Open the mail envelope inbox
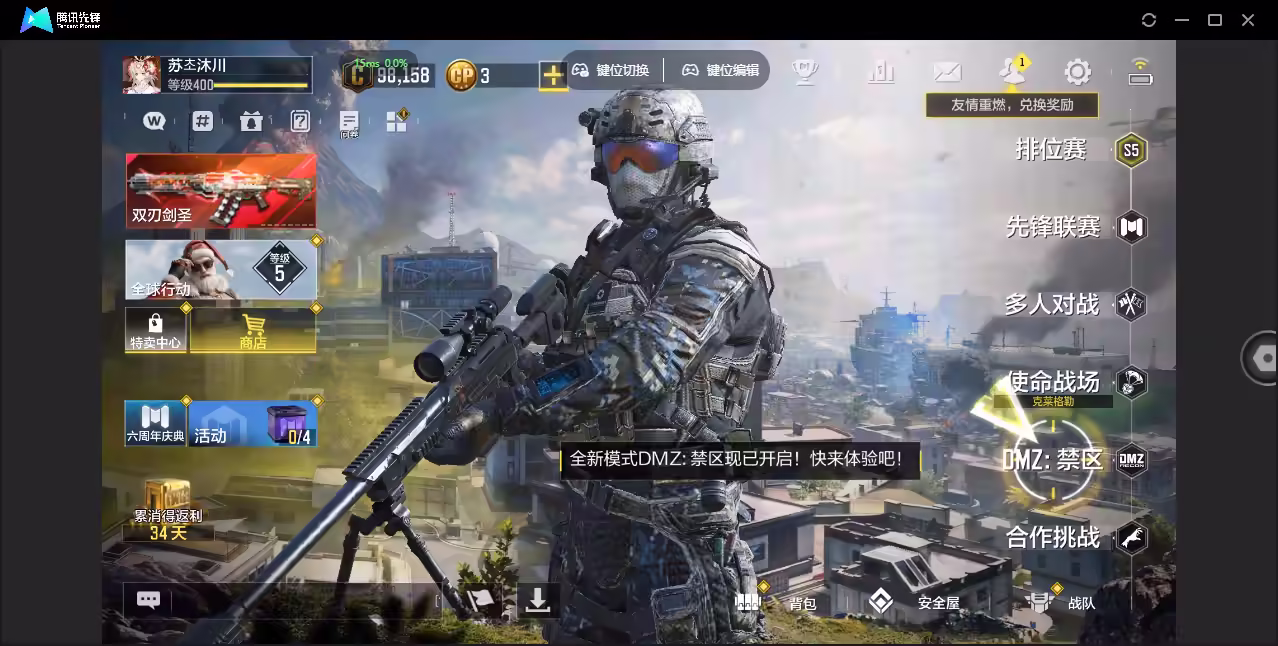The height and width of the screenshot is (646, 1278). [x=946, y=72]
